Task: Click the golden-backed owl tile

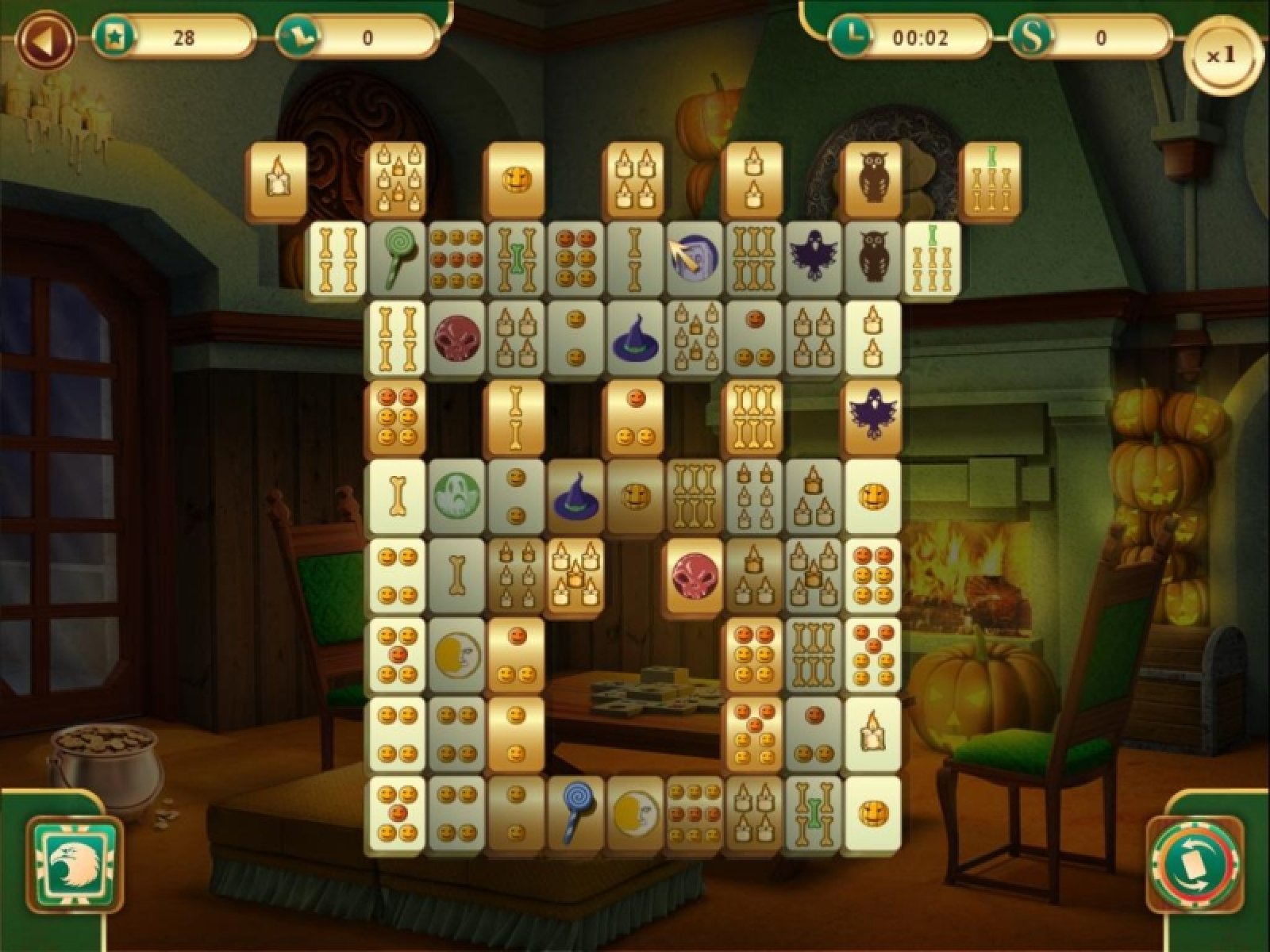Action: click(x=872, y=179)
